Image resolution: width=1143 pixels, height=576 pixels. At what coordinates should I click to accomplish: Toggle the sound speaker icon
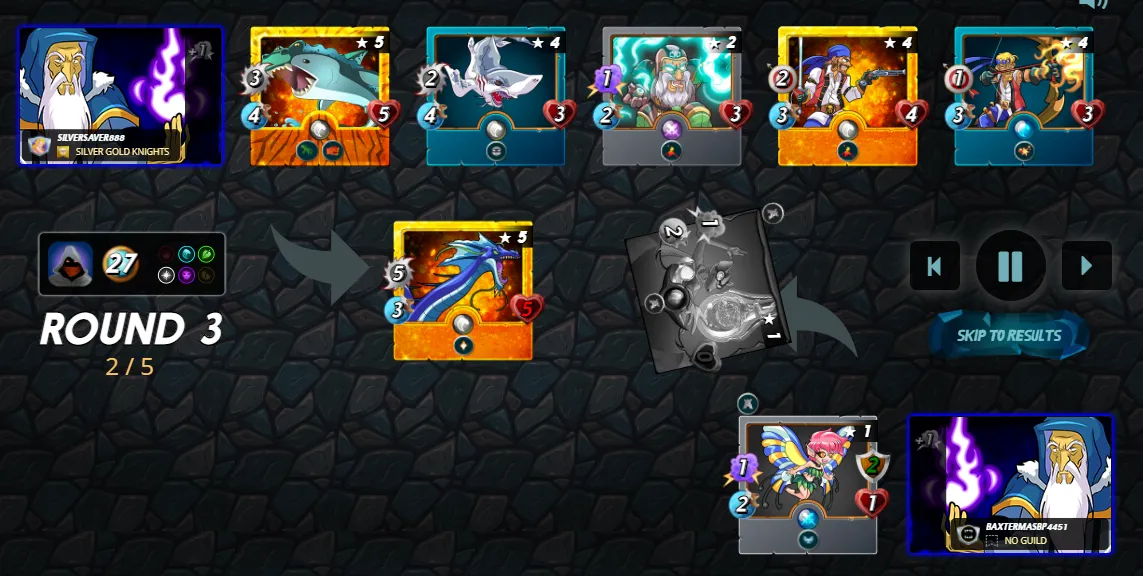[1094, 4]
